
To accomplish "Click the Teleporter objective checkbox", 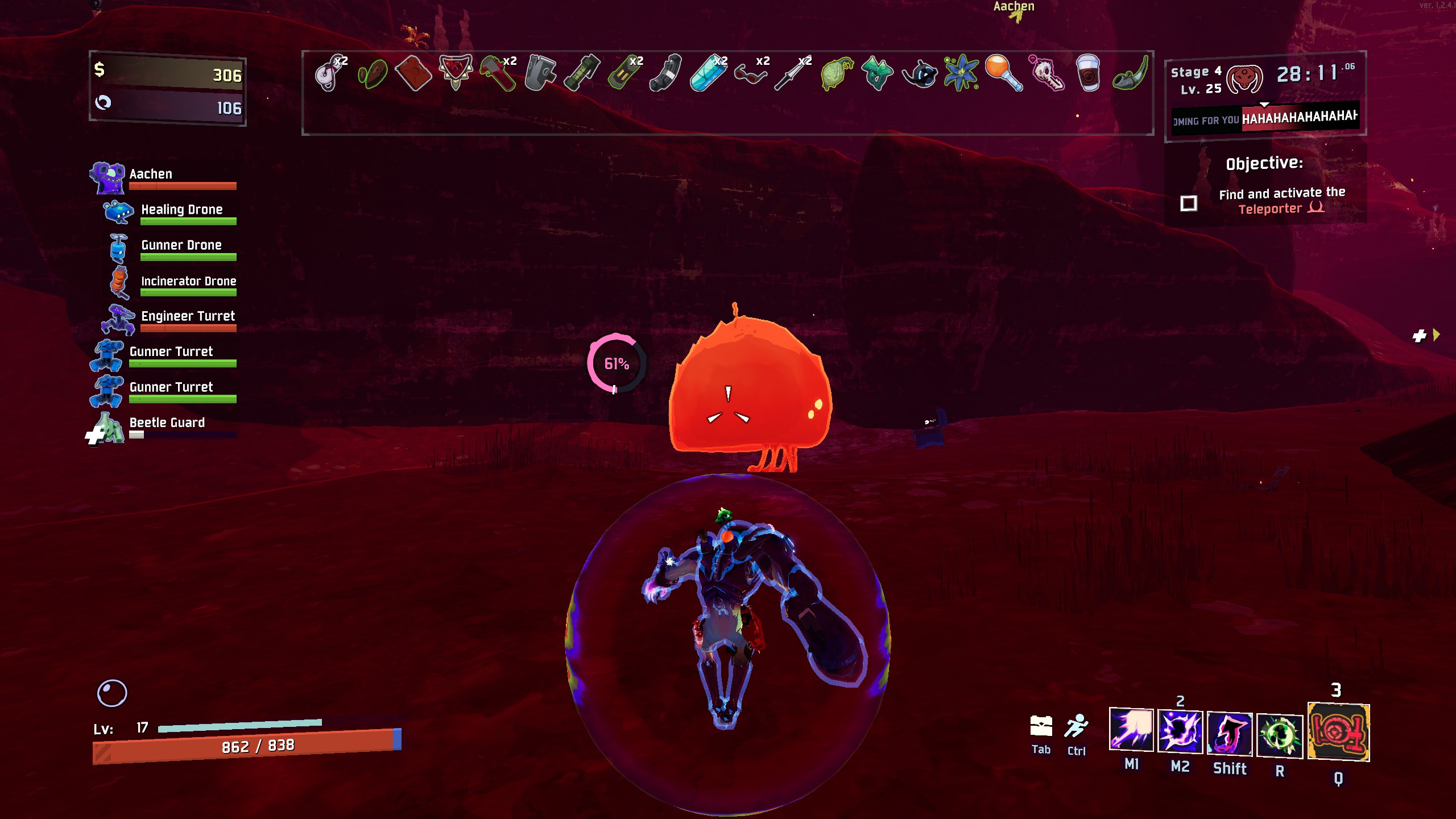I will coord(1189,203).
